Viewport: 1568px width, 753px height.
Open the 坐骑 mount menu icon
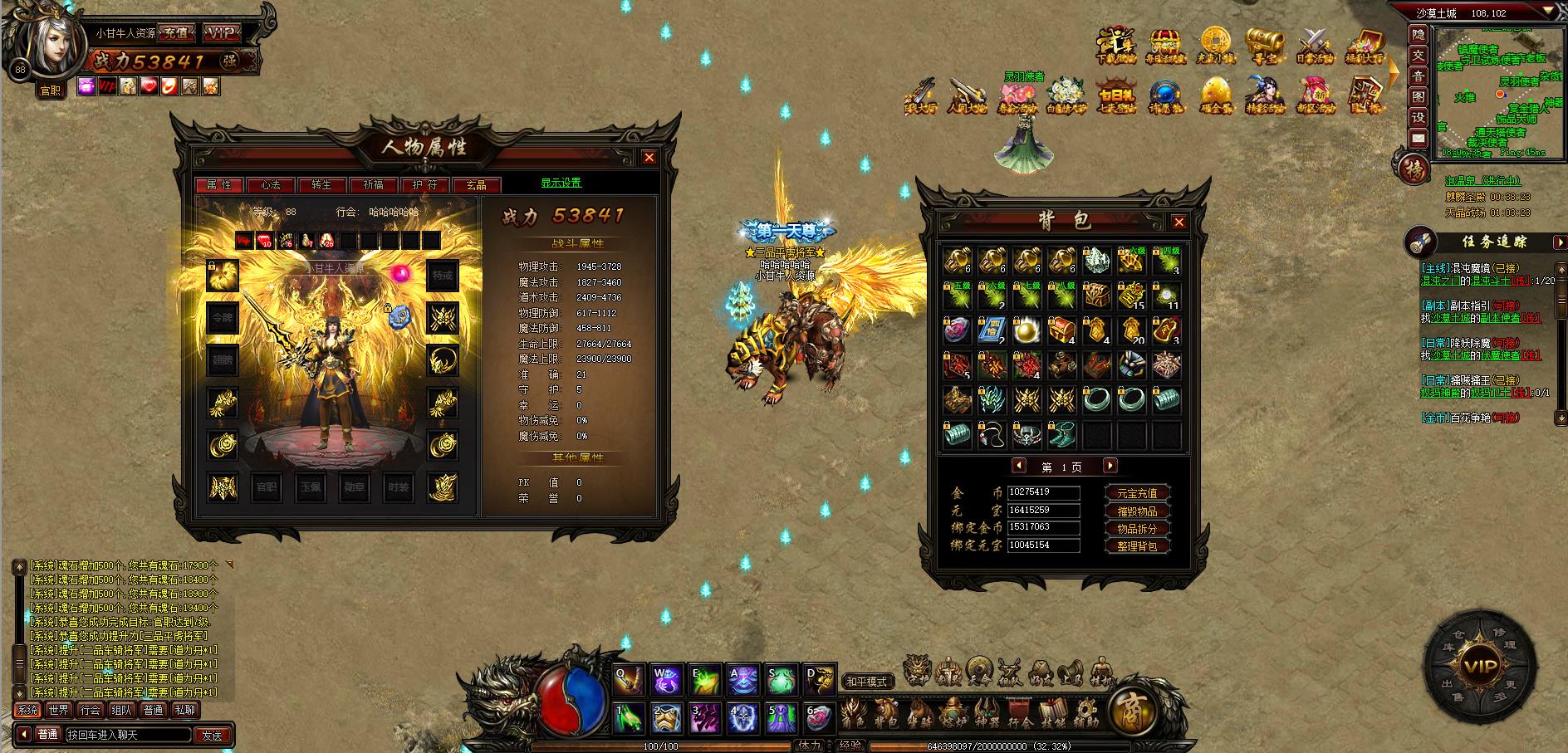[x=920, y=713]
